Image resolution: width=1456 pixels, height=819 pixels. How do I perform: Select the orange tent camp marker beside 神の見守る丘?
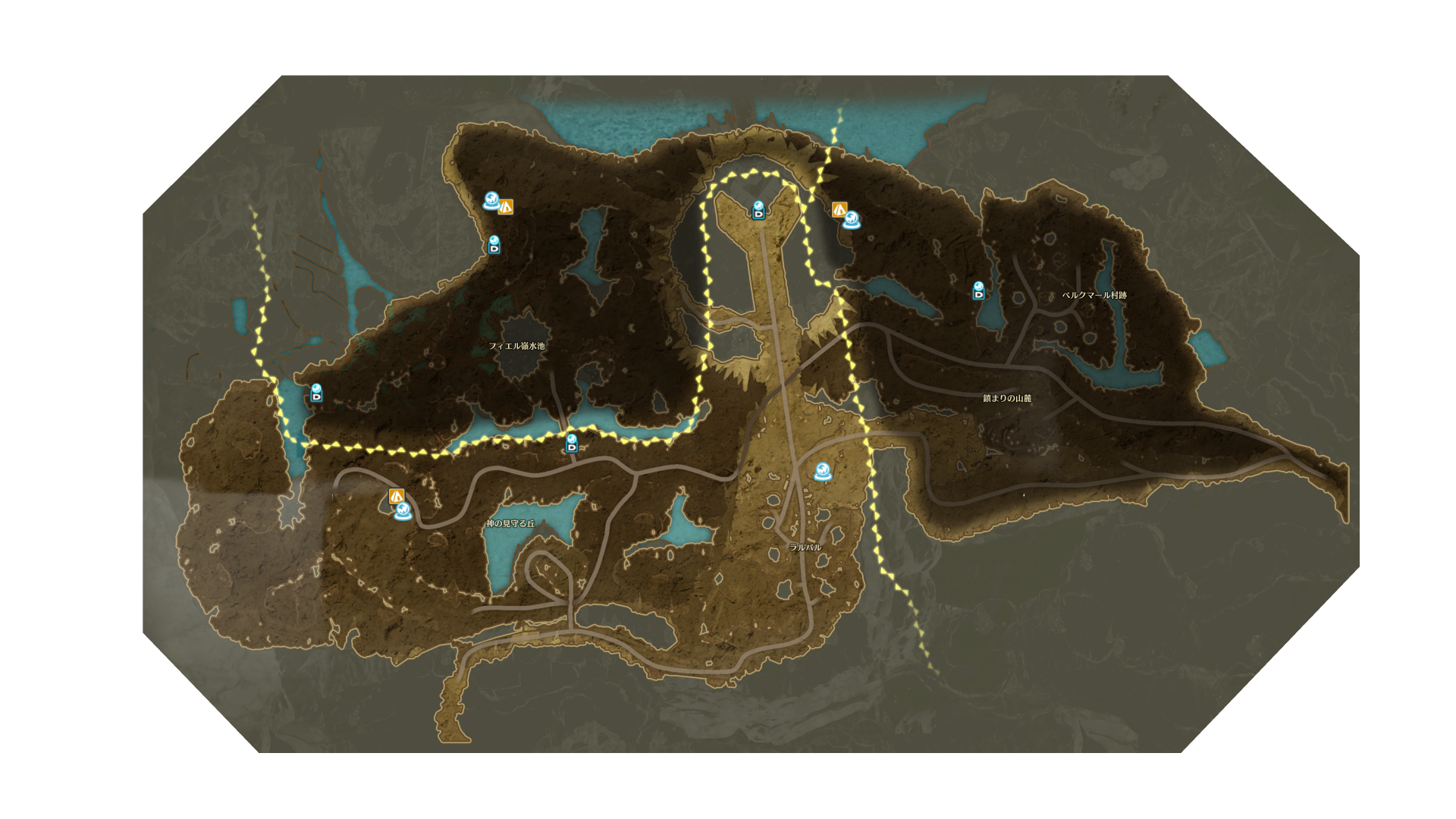tap(396, 497)
